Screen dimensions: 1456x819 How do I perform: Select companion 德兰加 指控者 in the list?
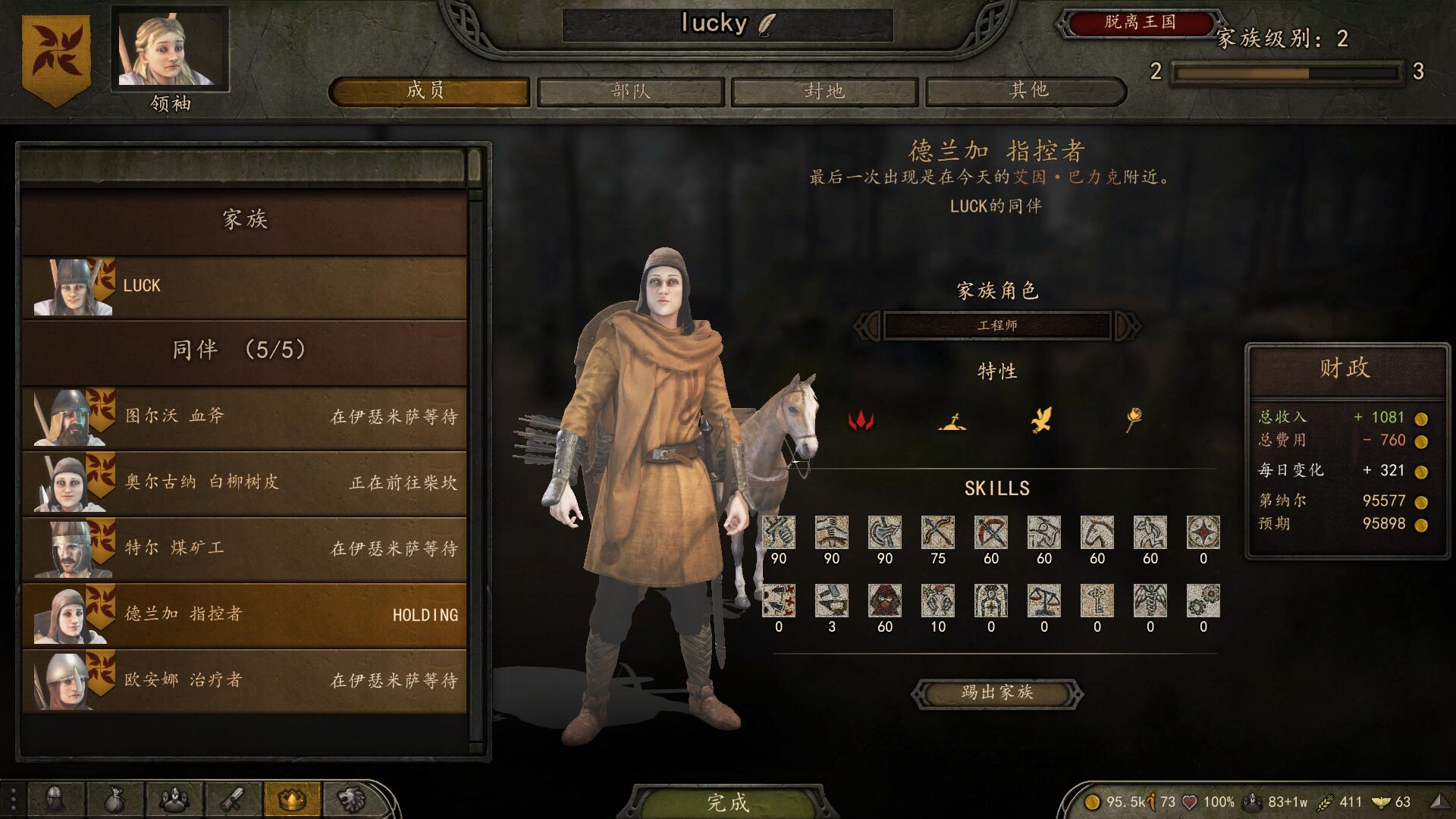243,614
